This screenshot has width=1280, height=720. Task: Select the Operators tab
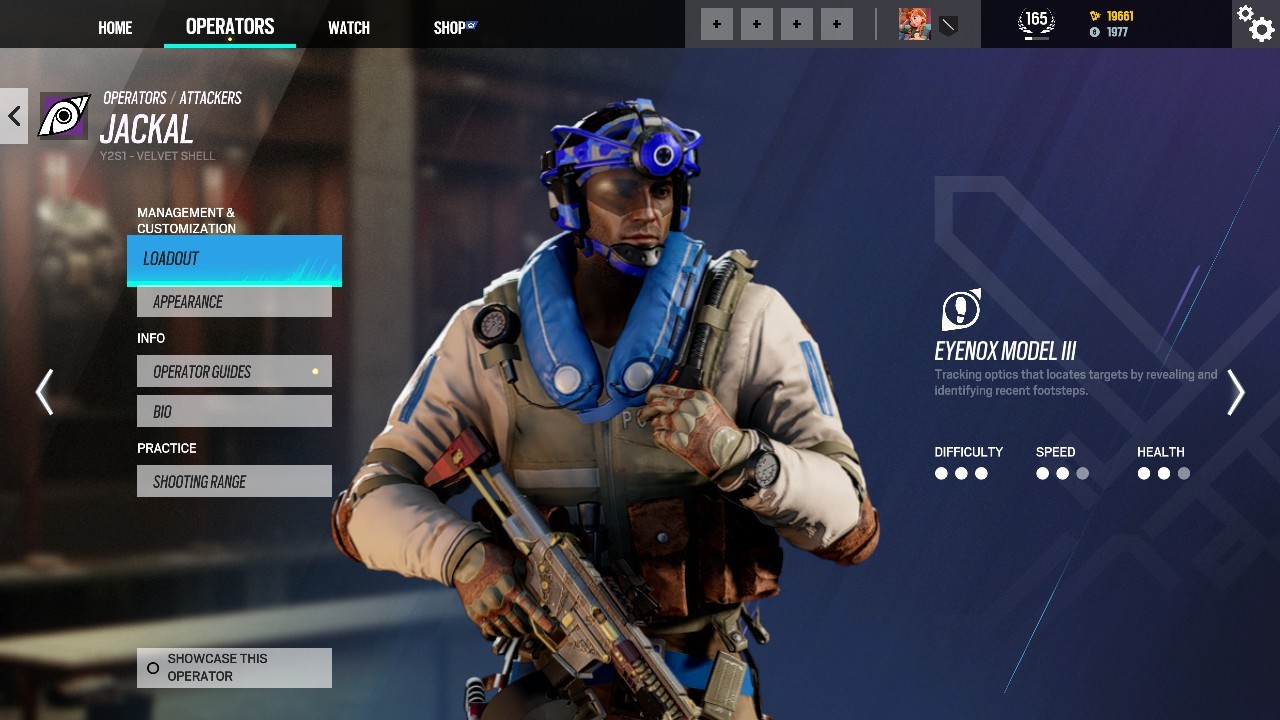click(230, 27)
